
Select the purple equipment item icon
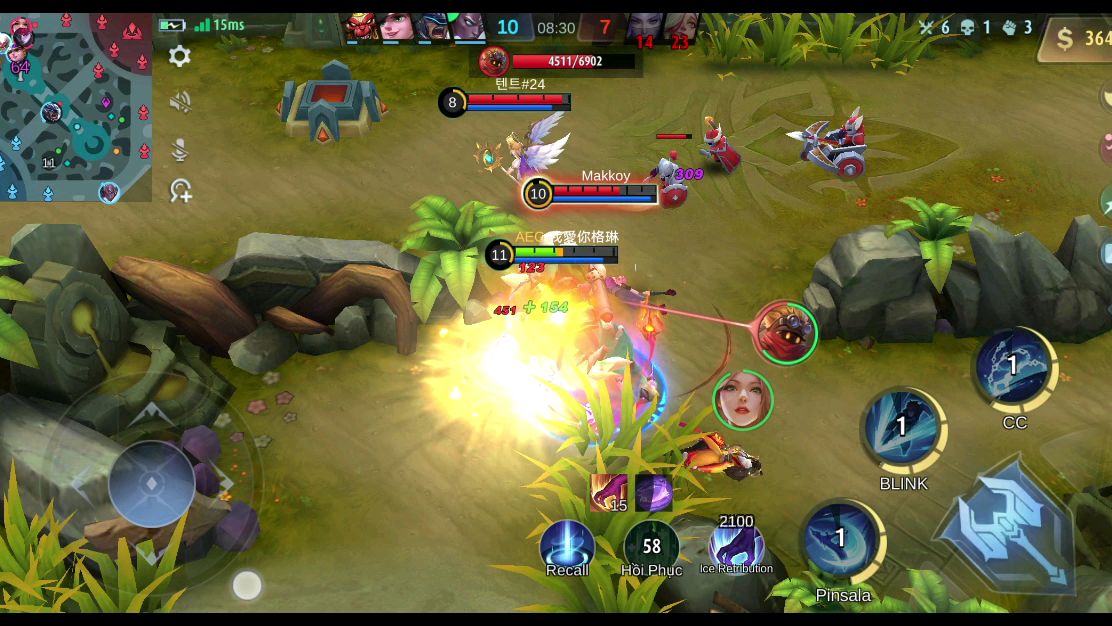point(654,492)
